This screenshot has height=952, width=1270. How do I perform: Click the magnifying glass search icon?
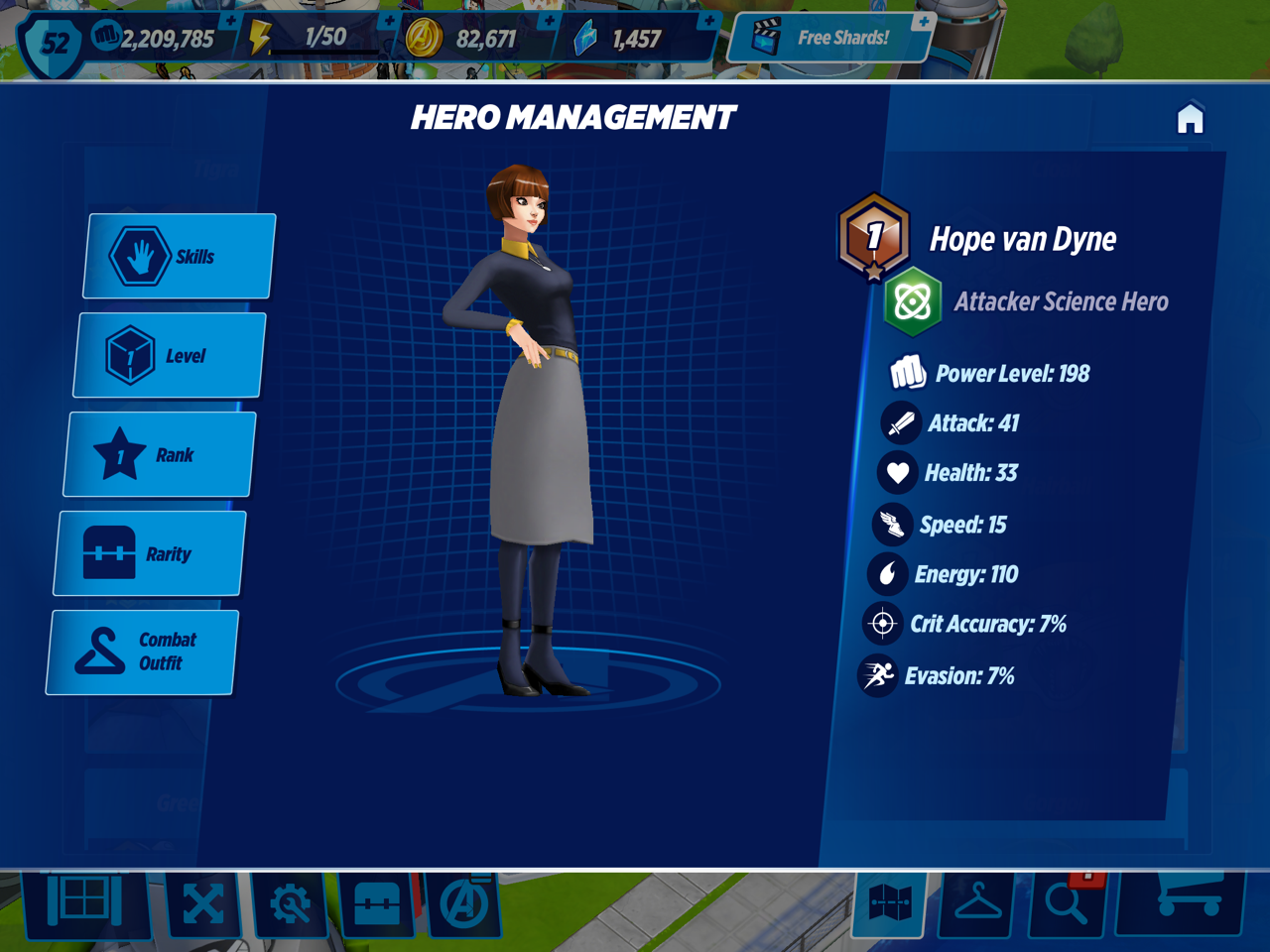pos(1068,902)
